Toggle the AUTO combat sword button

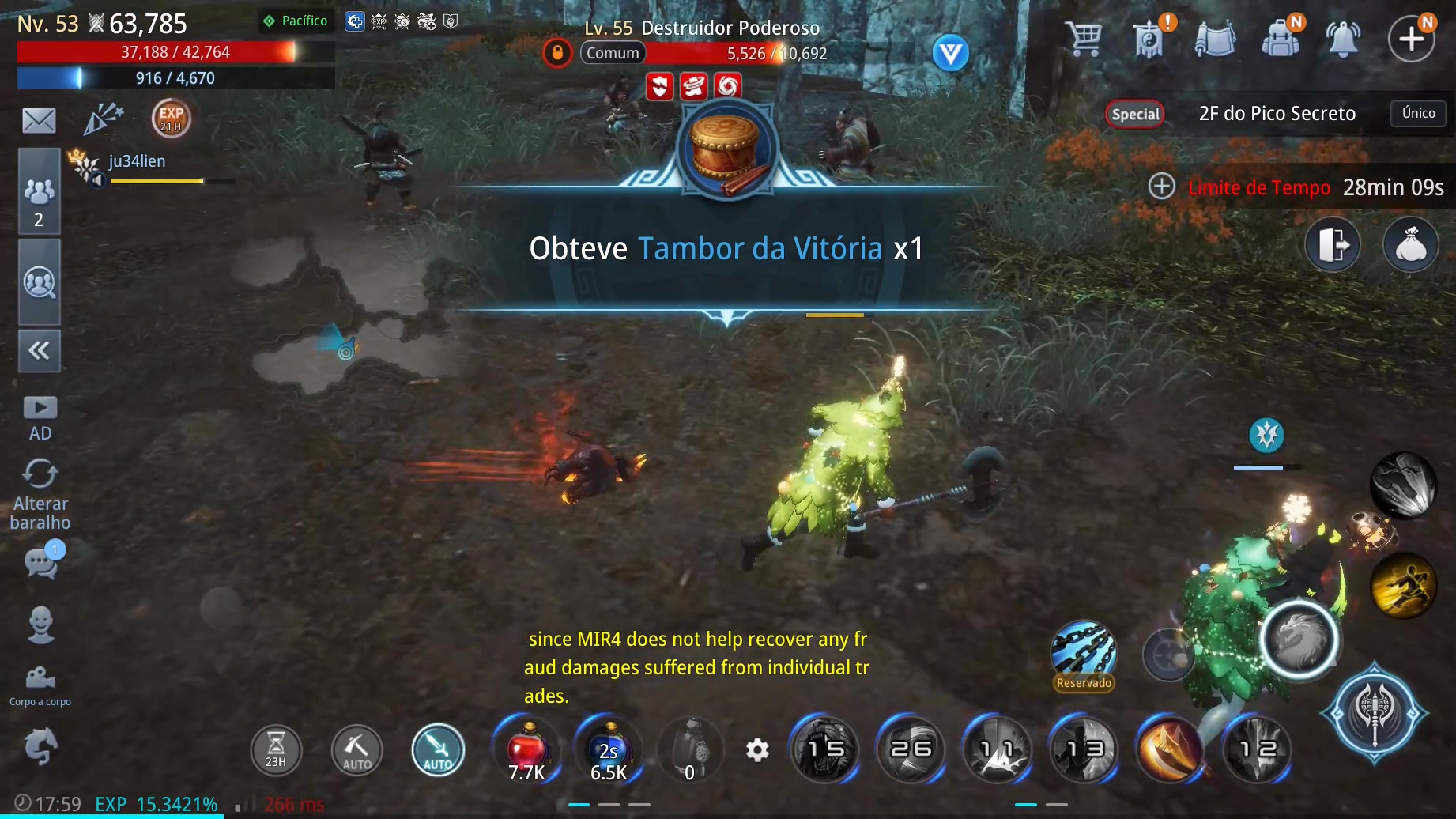pos(438,750)
